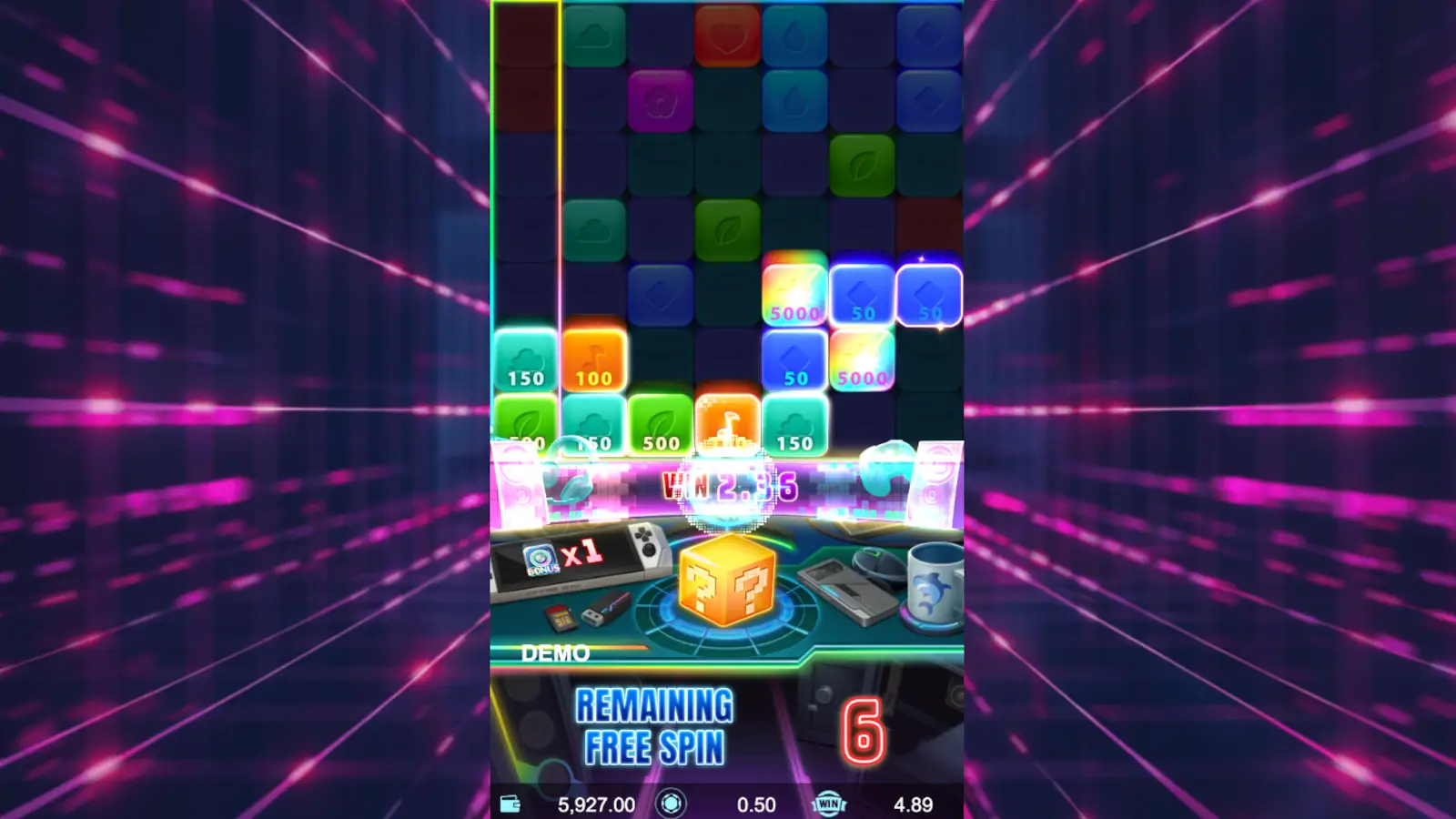
Task: Click the DEMO label banner
Action: click(557, 652)
